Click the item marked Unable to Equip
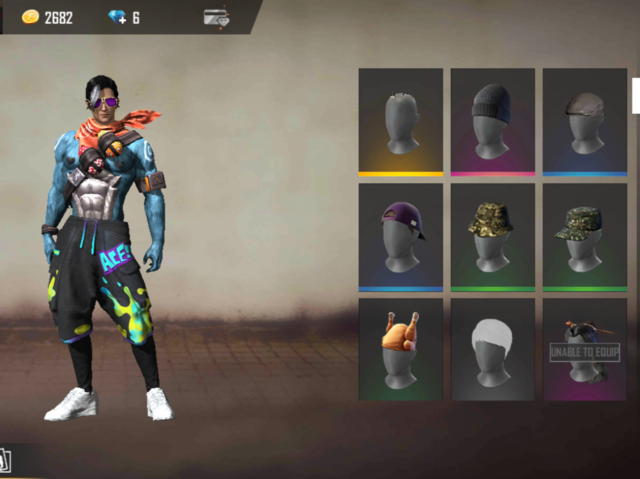This screenshot has width=640, height=479. tap(584, 350)
